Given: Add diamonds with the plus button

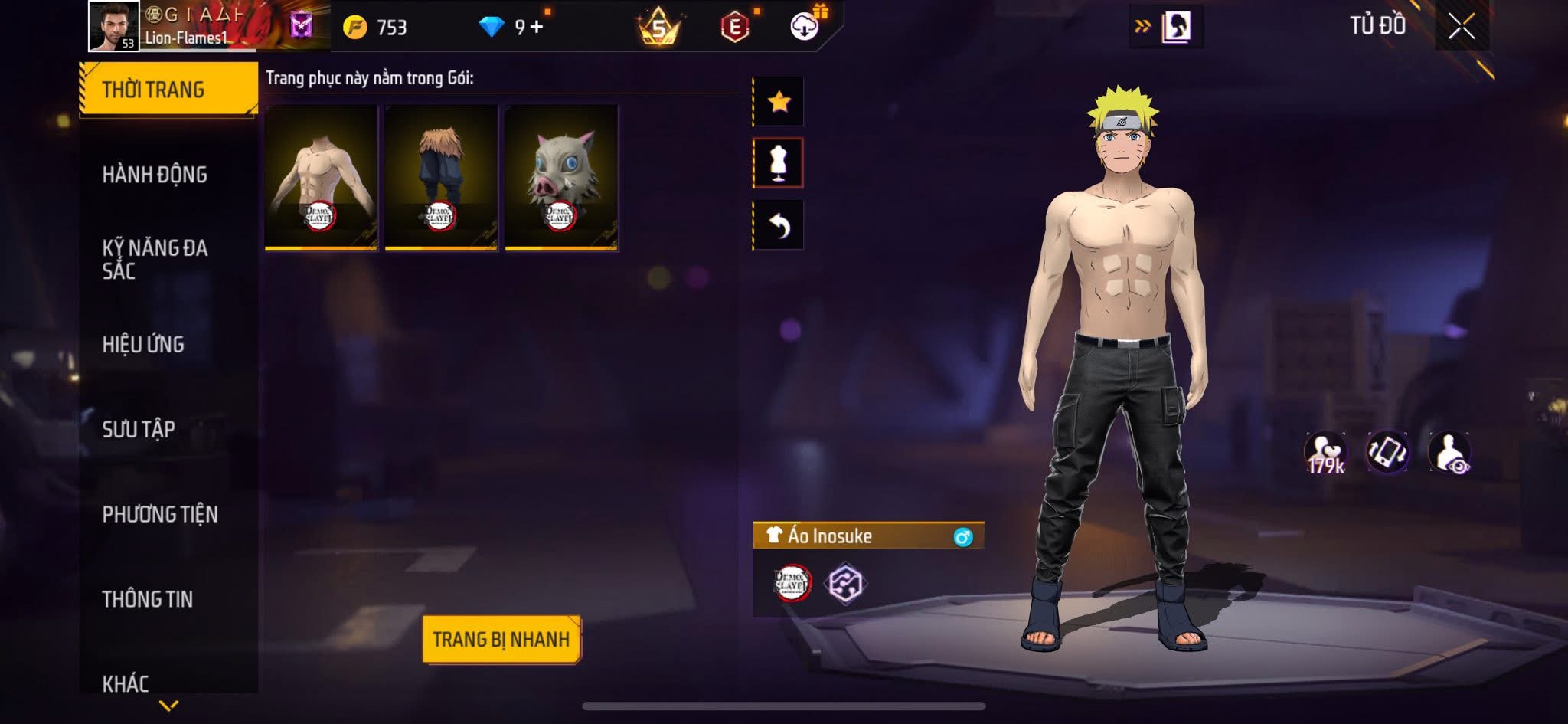Looking at the screenshot, I should 537,27.
